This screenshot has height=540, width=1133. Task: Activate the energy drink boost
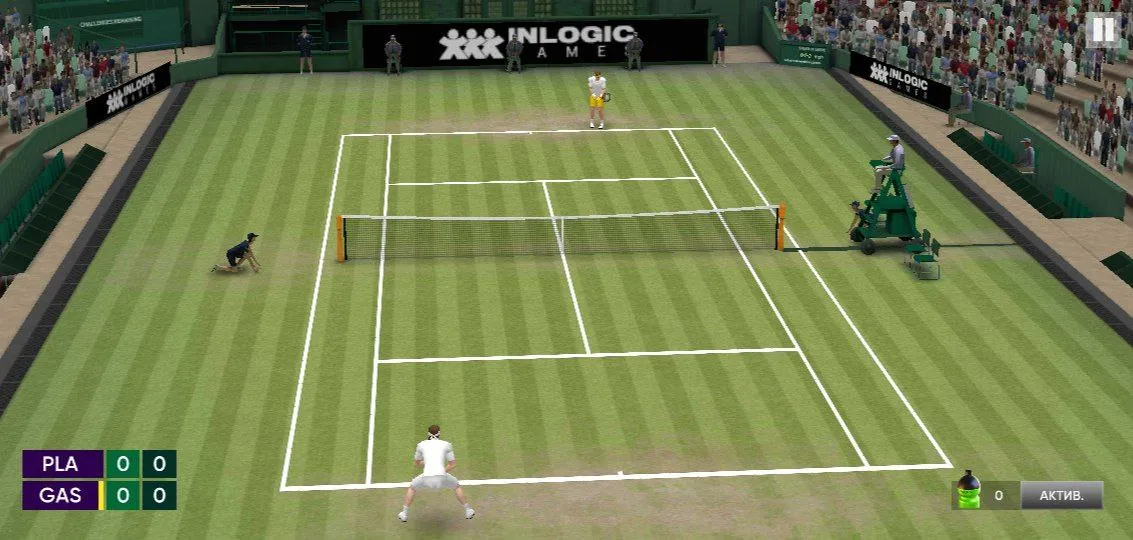(1061, 495)
